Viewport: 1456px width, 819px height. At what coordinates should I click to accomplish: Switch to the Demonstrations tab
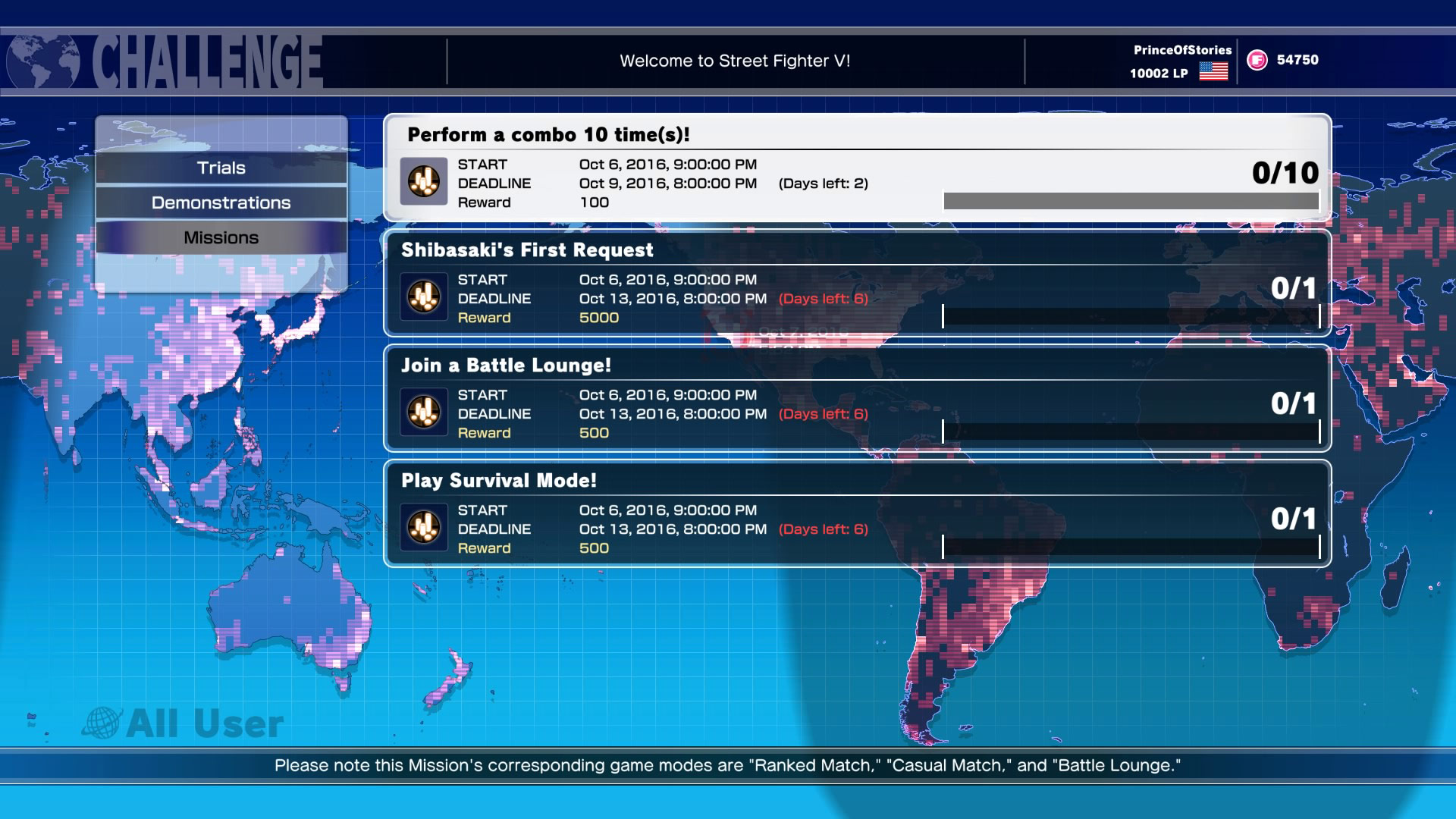coord(221,202)
